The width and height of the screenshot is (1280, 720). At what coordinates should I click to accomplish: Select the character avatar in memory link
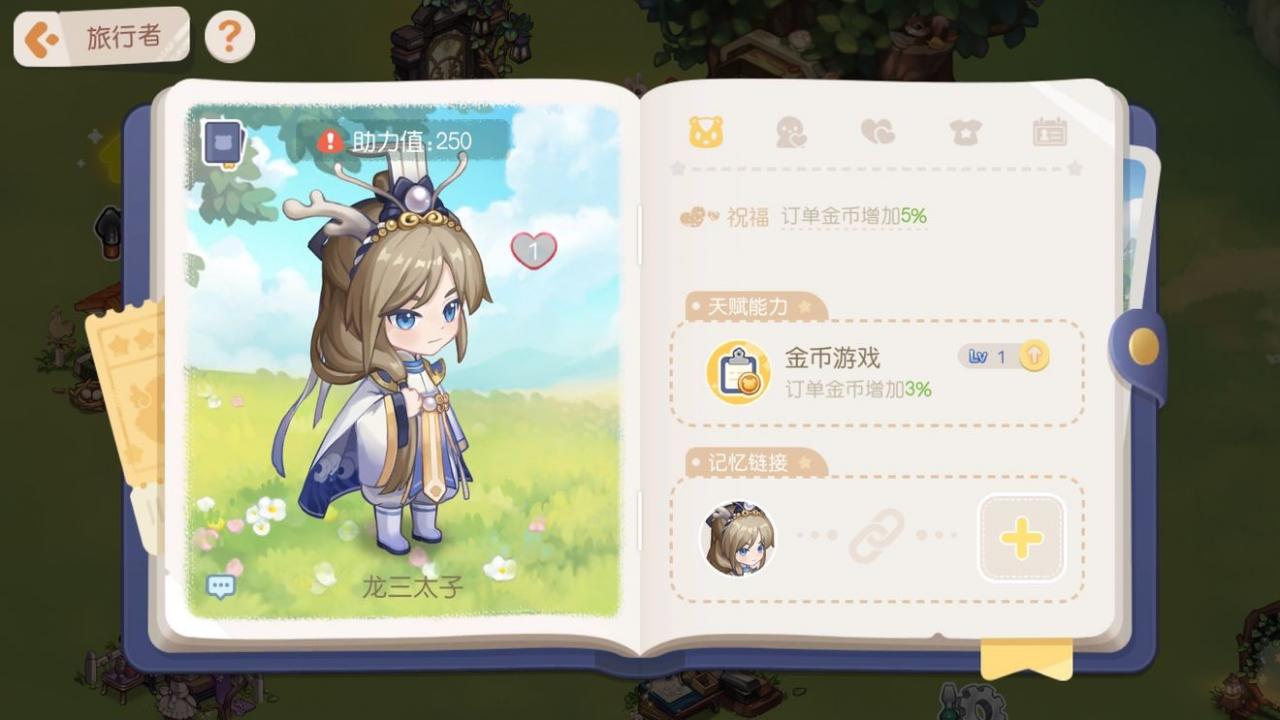(737, 538)
